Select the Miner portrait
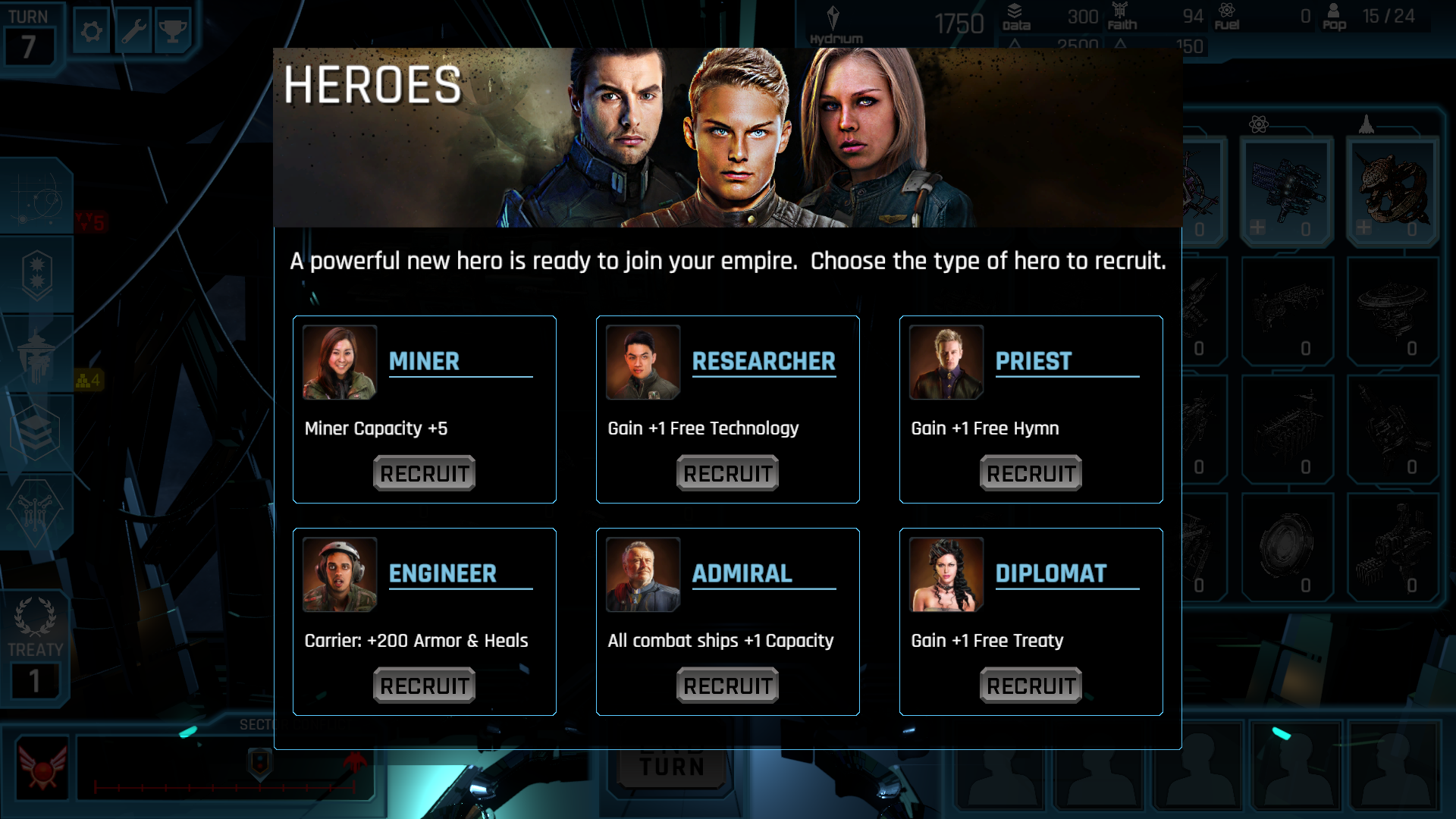The image size is (1456, 819). 340,362
